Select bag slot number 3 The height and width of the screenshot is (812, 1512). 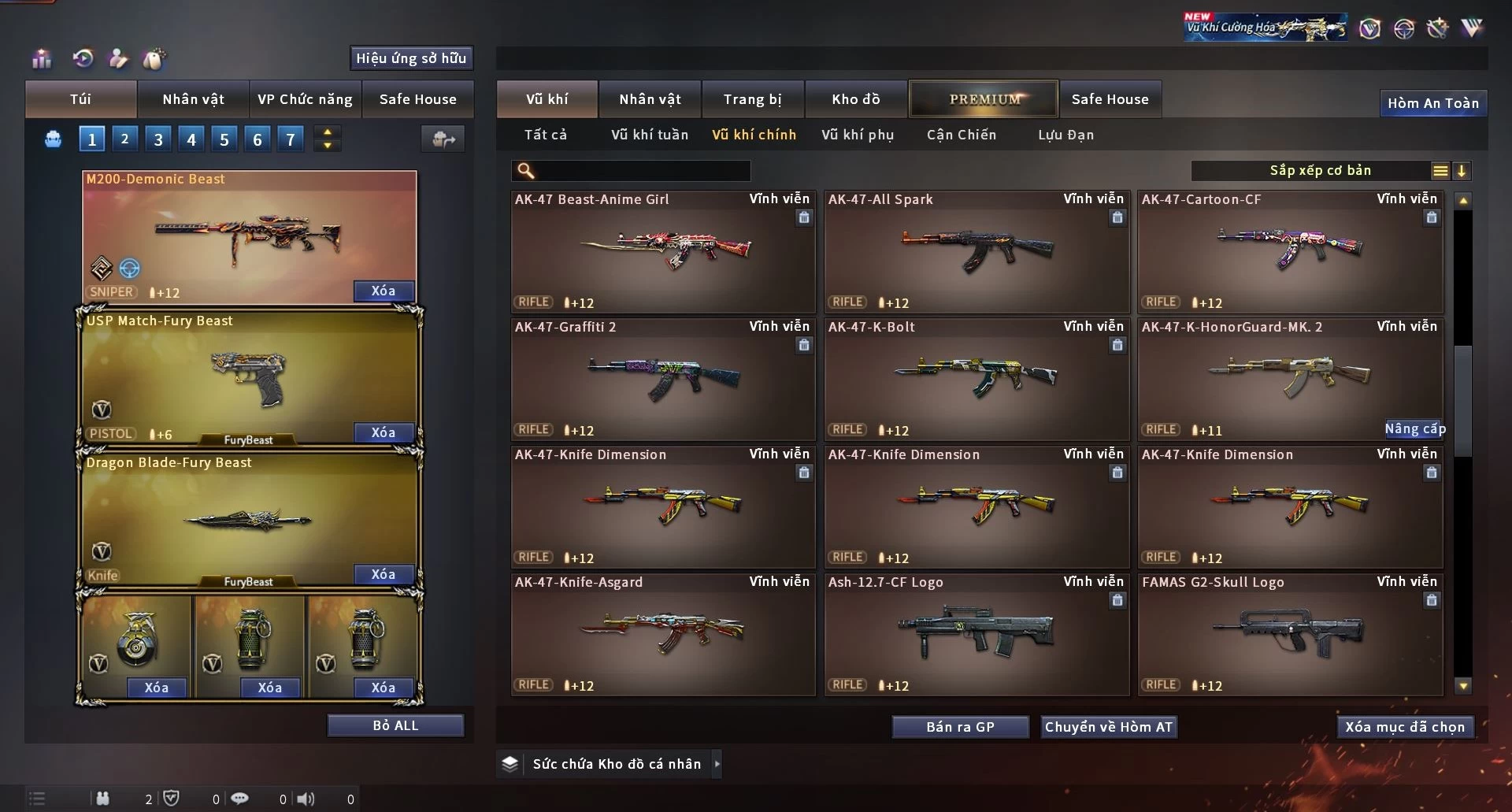(158, 139)
